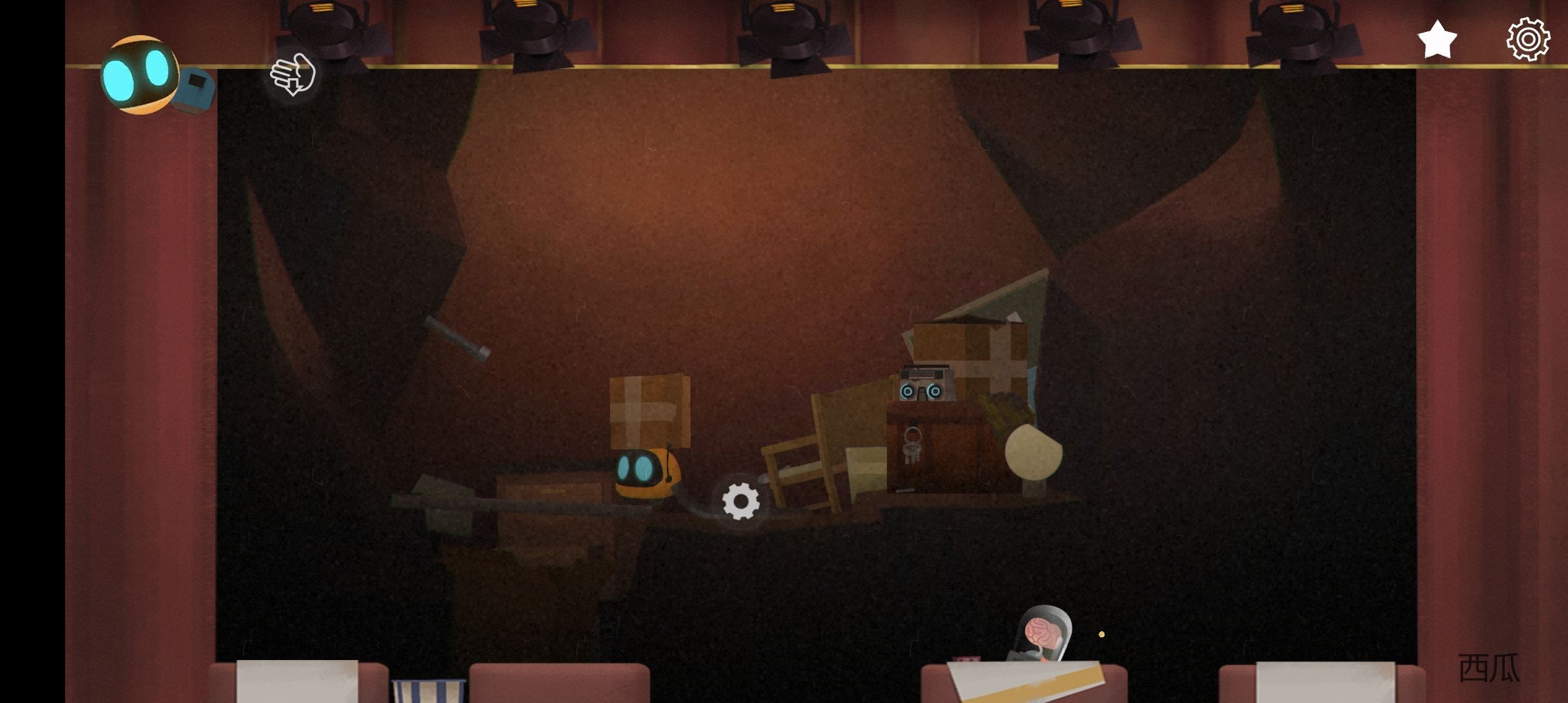The width and height of the screenshot is (1568, 703).
Task: Open settings via the outlined gear icon
Action: pyautogui.click(x=1528, y=39)
